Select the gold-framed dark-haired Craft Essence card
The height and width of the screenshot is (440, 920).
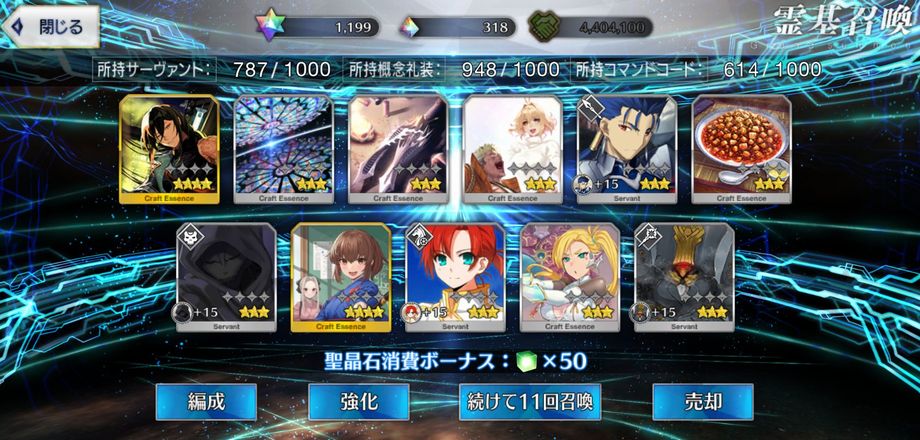point(169,149)
